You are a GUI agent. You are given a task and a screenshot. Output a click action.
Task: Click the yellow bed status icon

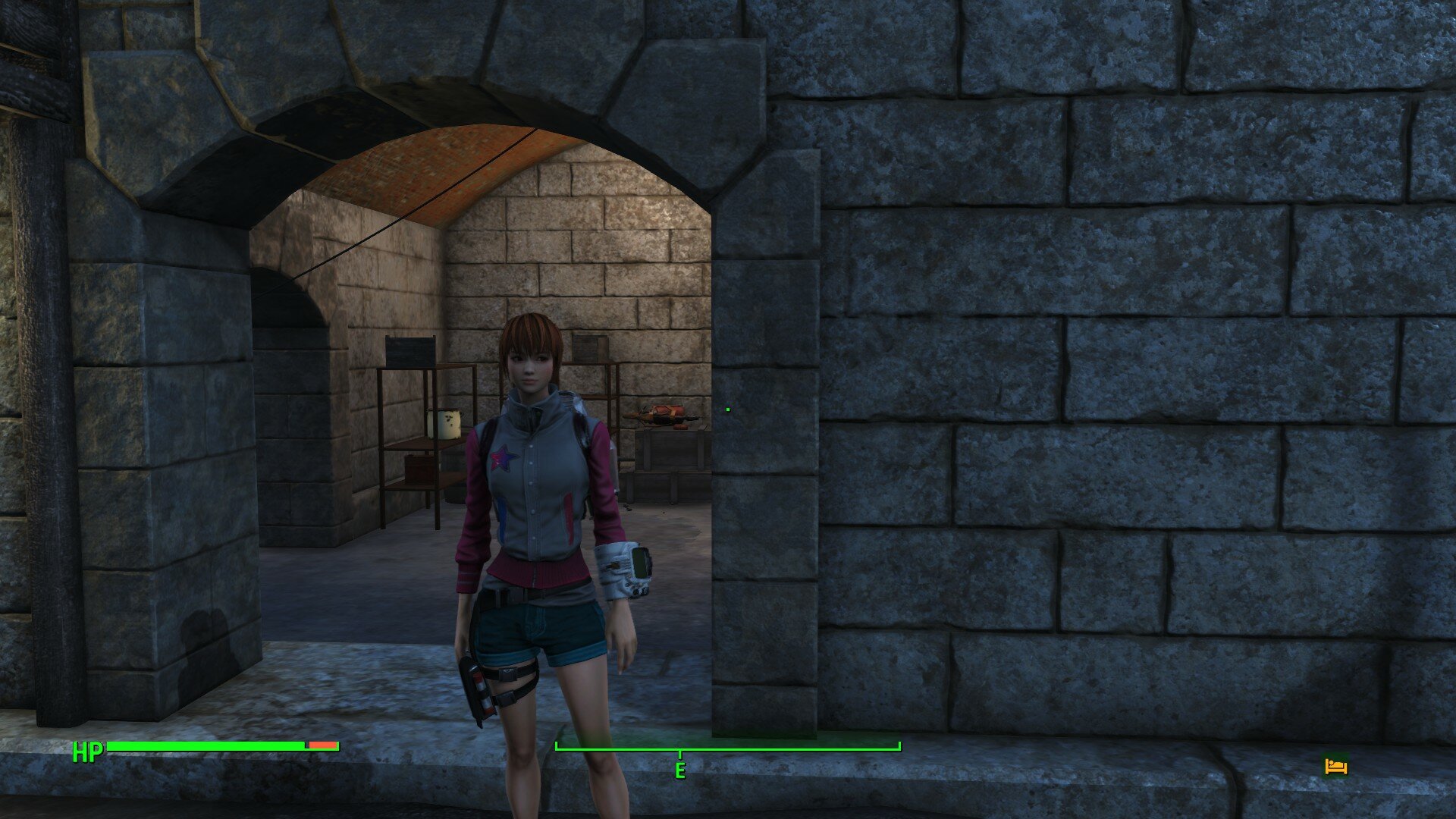pos(1335,766)
